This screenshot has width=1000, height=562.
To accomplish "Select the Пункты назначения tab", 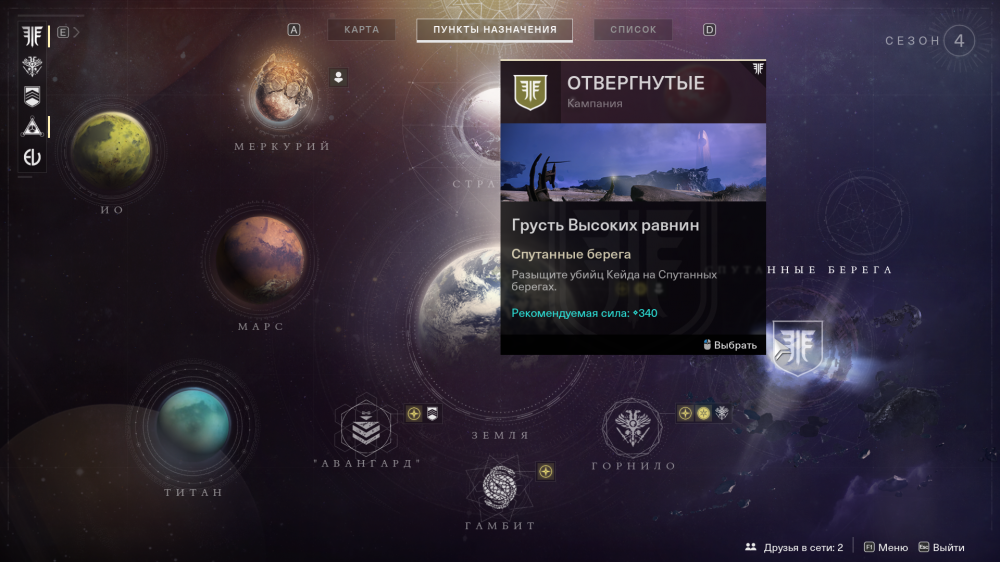I will tap(494, 30).
